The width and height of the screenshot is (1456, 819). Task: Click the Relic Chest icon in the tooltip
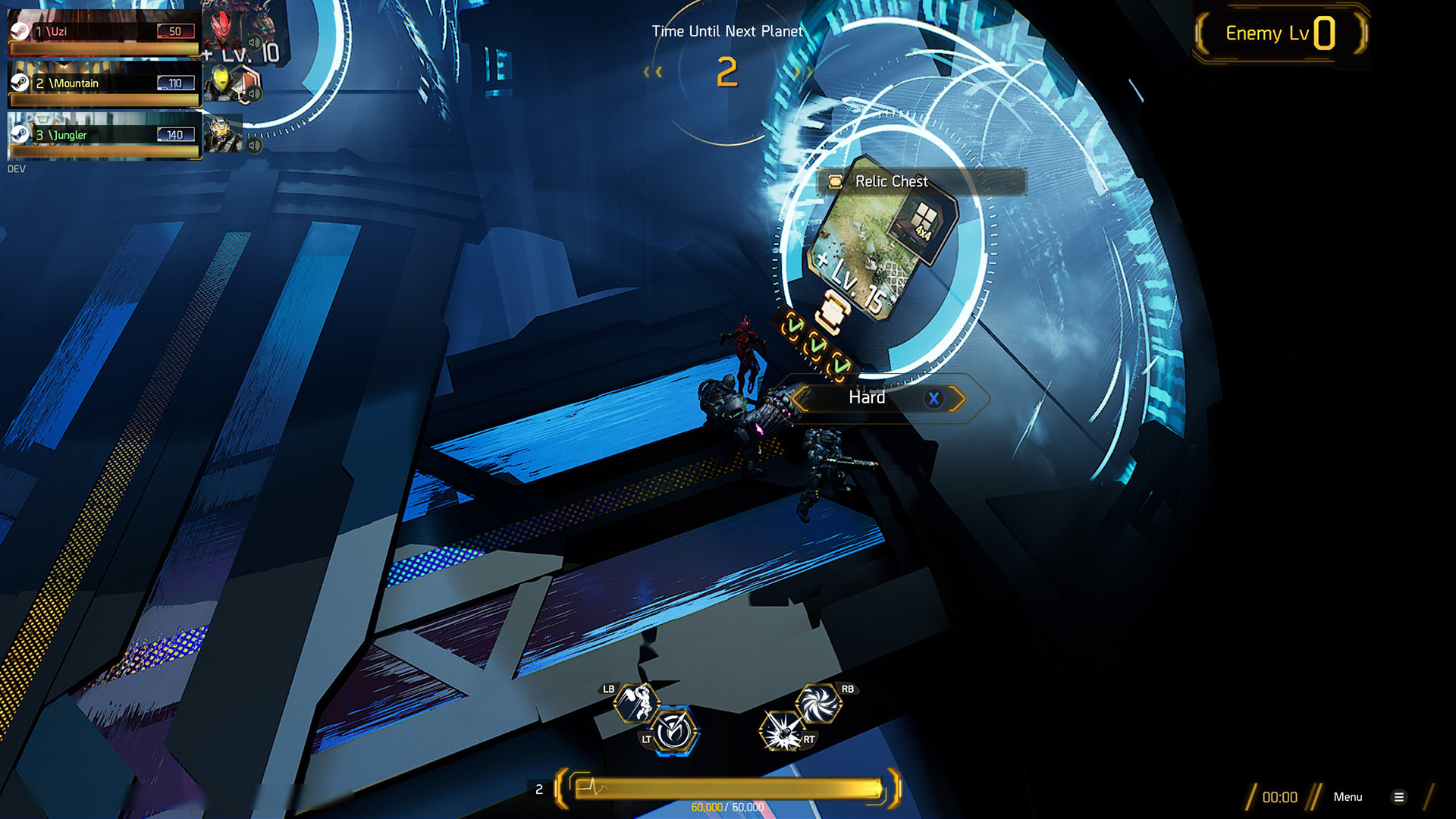coord(835,181)
